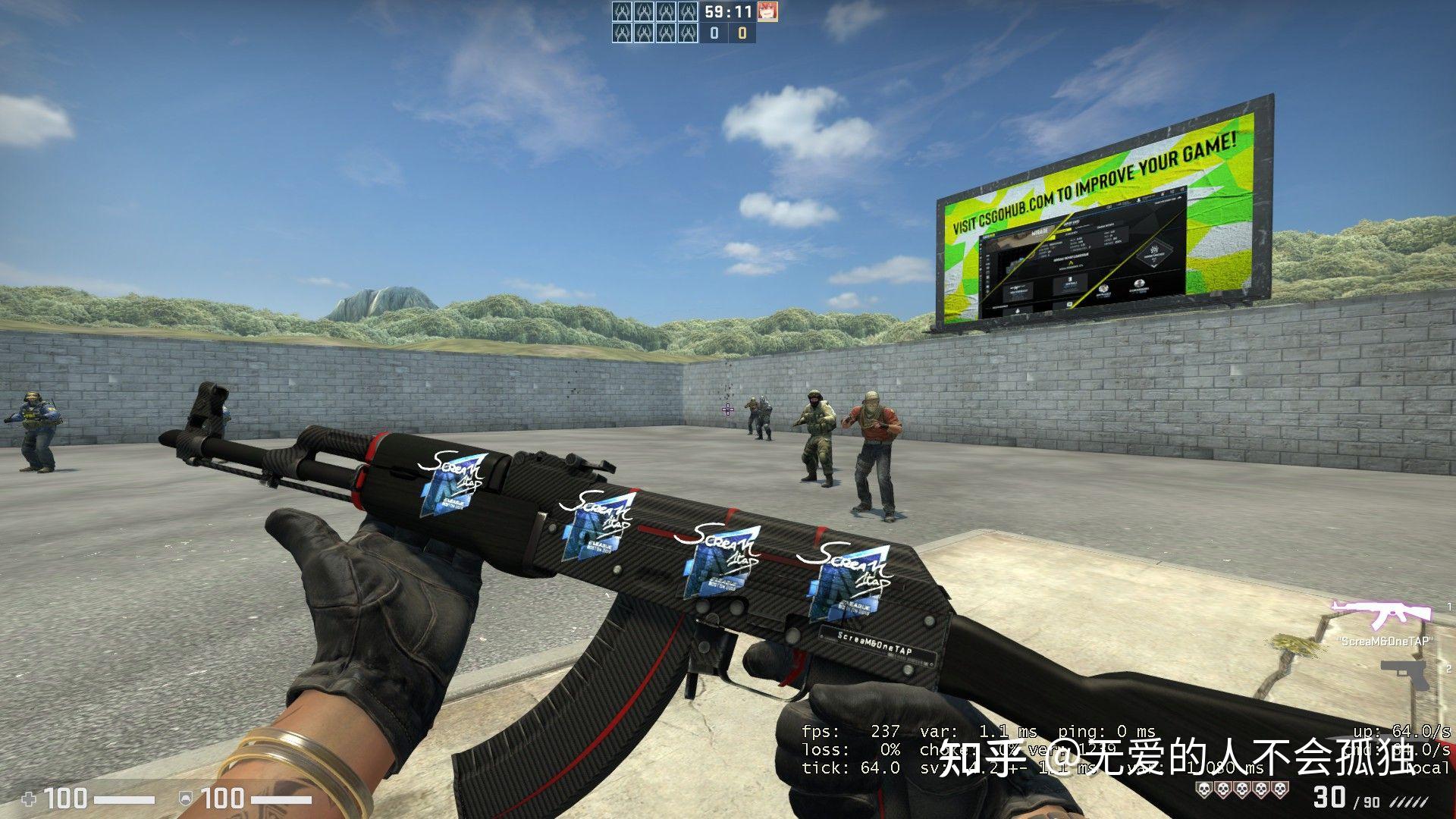Expand the T score showing 0
Viewport: 1456px width, 819px height.
point(742,33)
